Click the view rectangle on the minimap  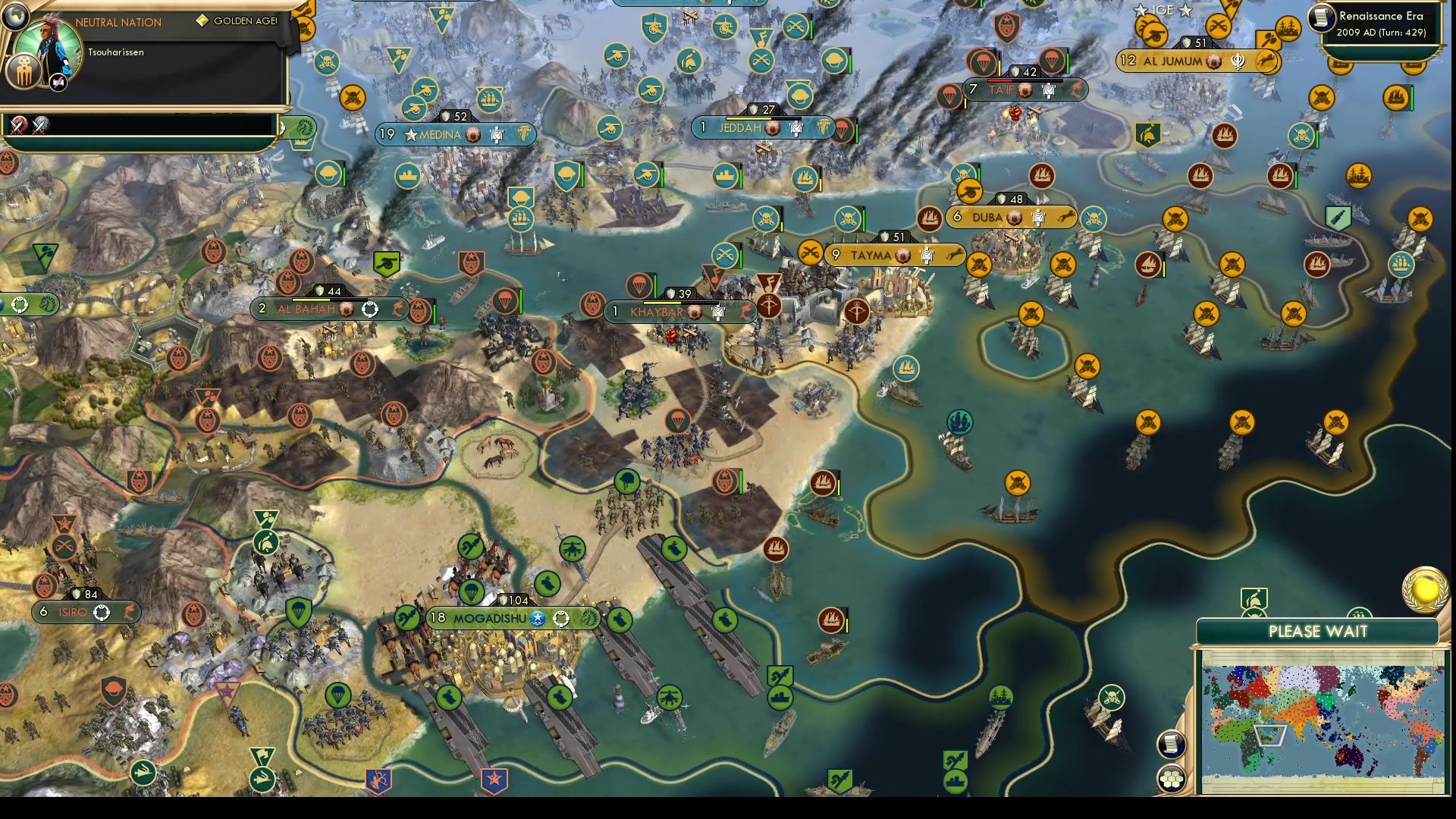coord(1269,734)
